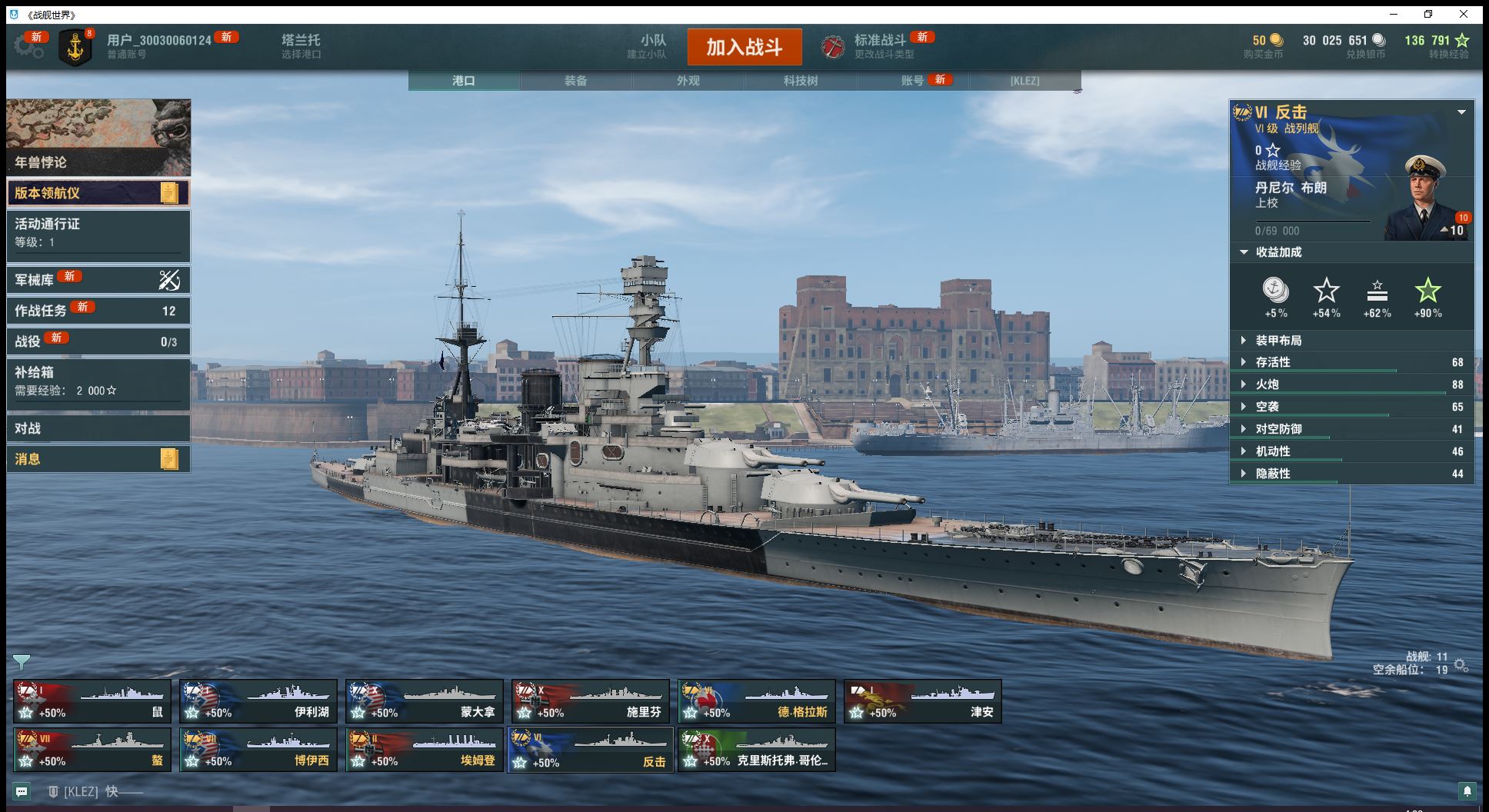Expand the 装甲布局 section
This screenshot has height=812, width=1489.
point(1278,340)
